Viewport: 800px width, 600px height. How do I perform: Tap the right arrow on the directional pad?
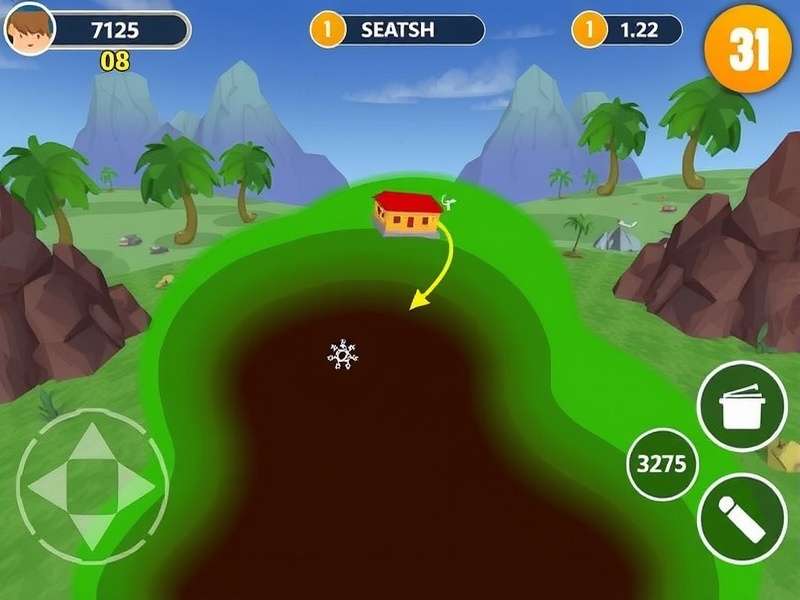136,487
